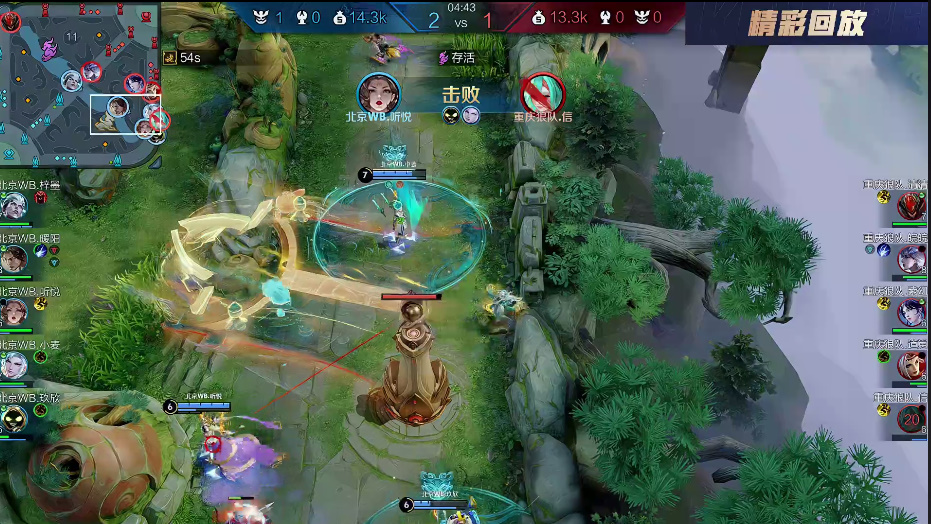Select 北京WB.玖欣 player portrait
Image resolution: width=931 pixels, height=524 pixels.
[x=13, y=417]
